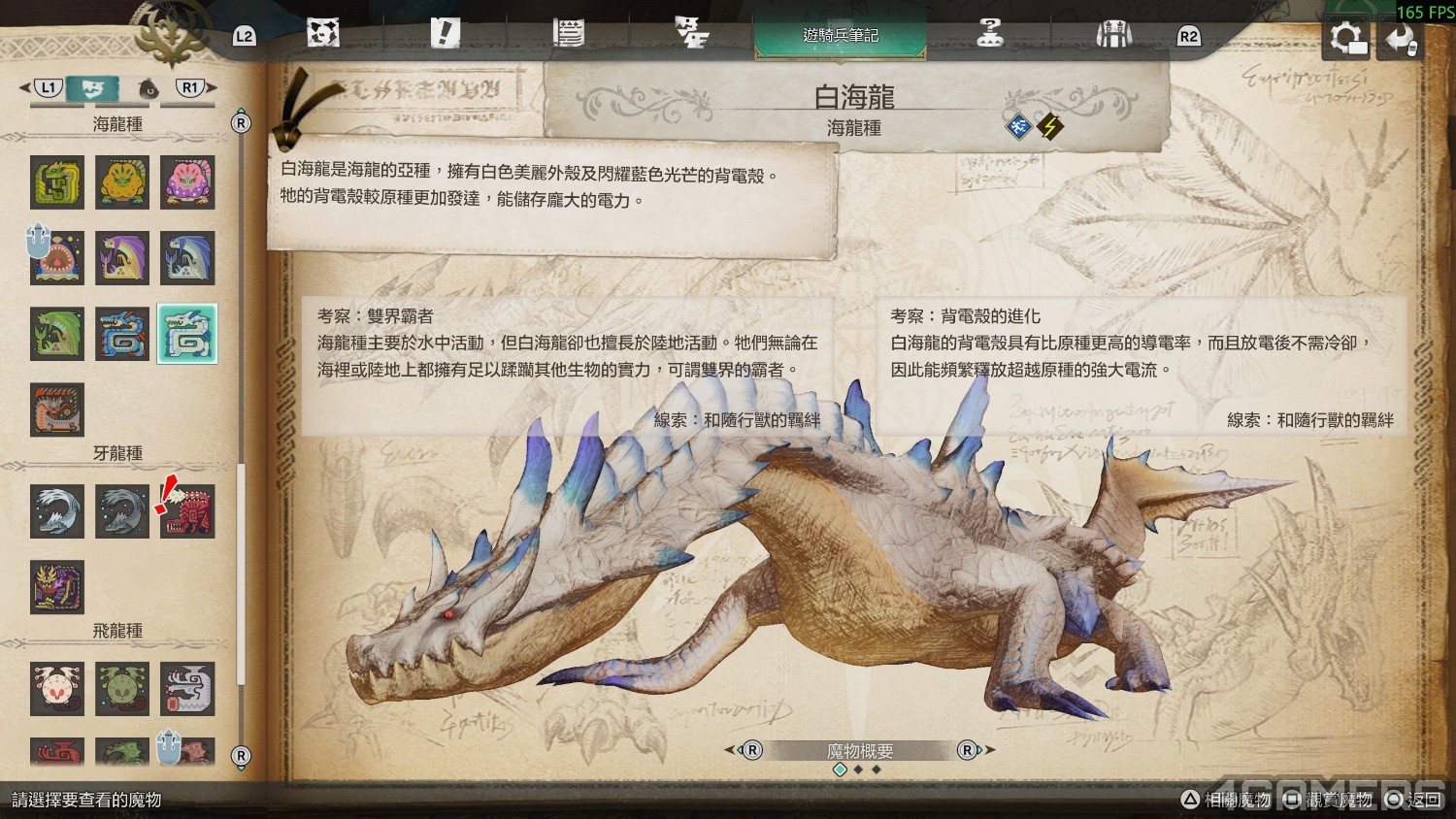1456x819 pixels.
Task: Open the map tab with the square map icon
Action: (x=322, y=34)
